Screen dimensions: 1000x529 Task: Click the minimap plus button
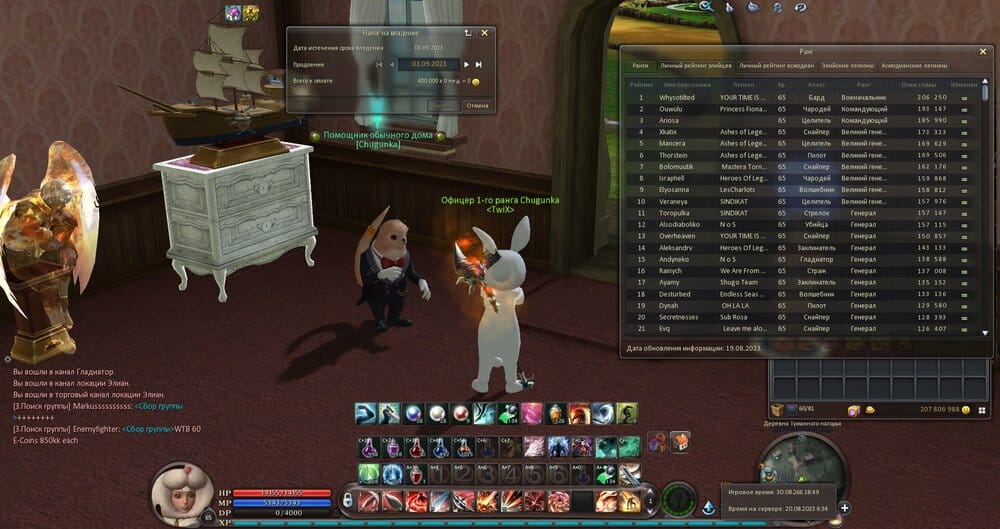point(844,507)
